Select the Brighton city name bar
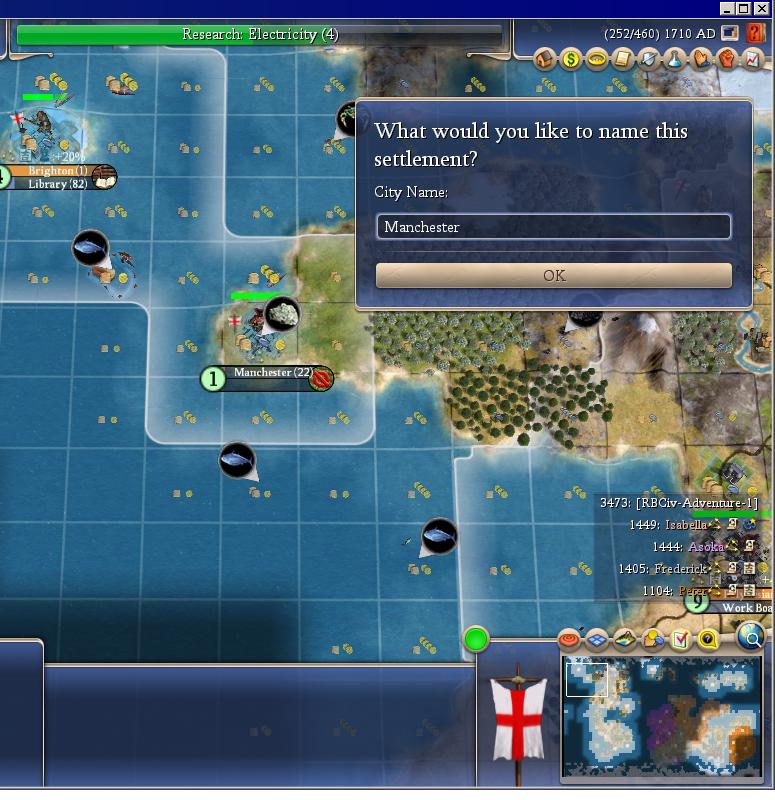This screenshot has width=775, height=800. (x=55, y=171)
